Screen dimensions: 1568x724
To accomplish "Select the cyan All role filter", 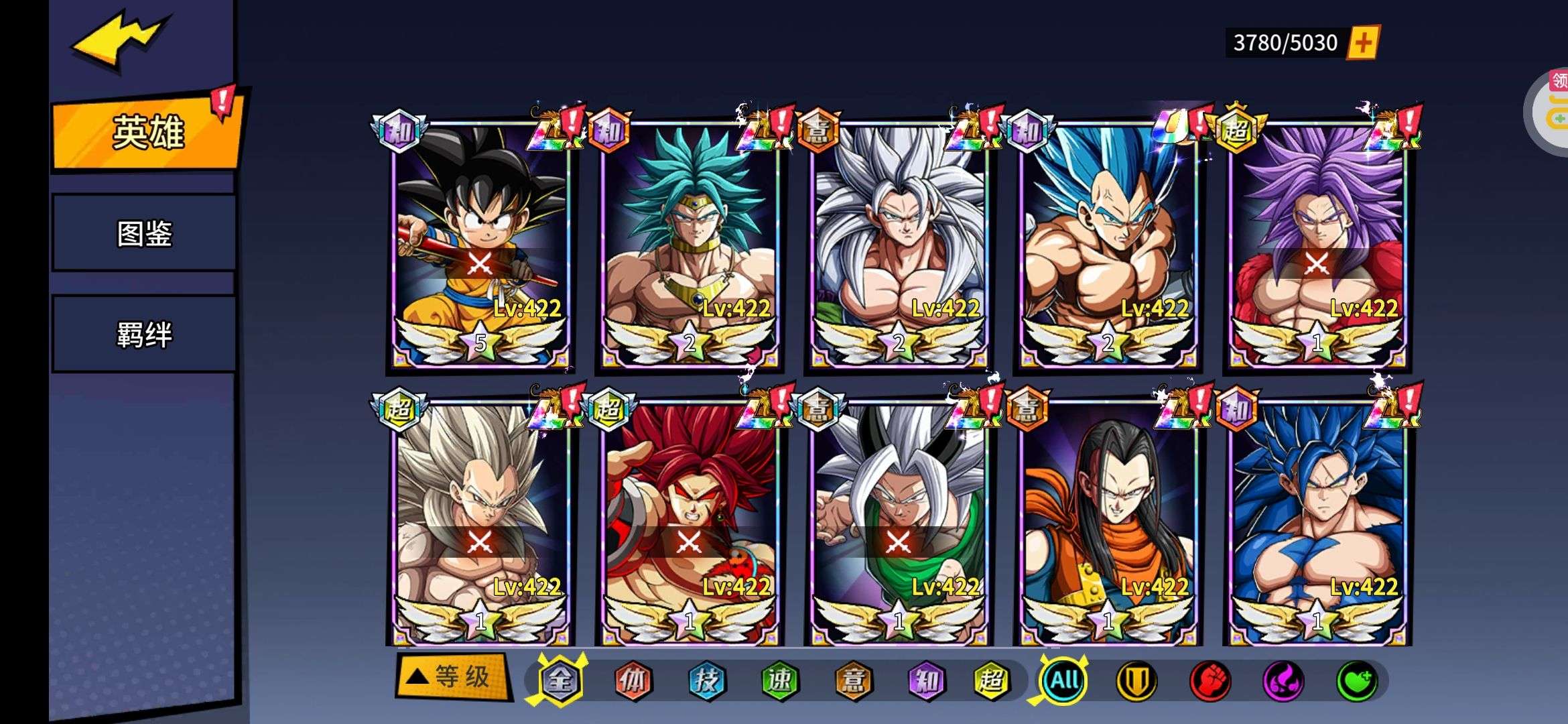I will pos(1063,681).
